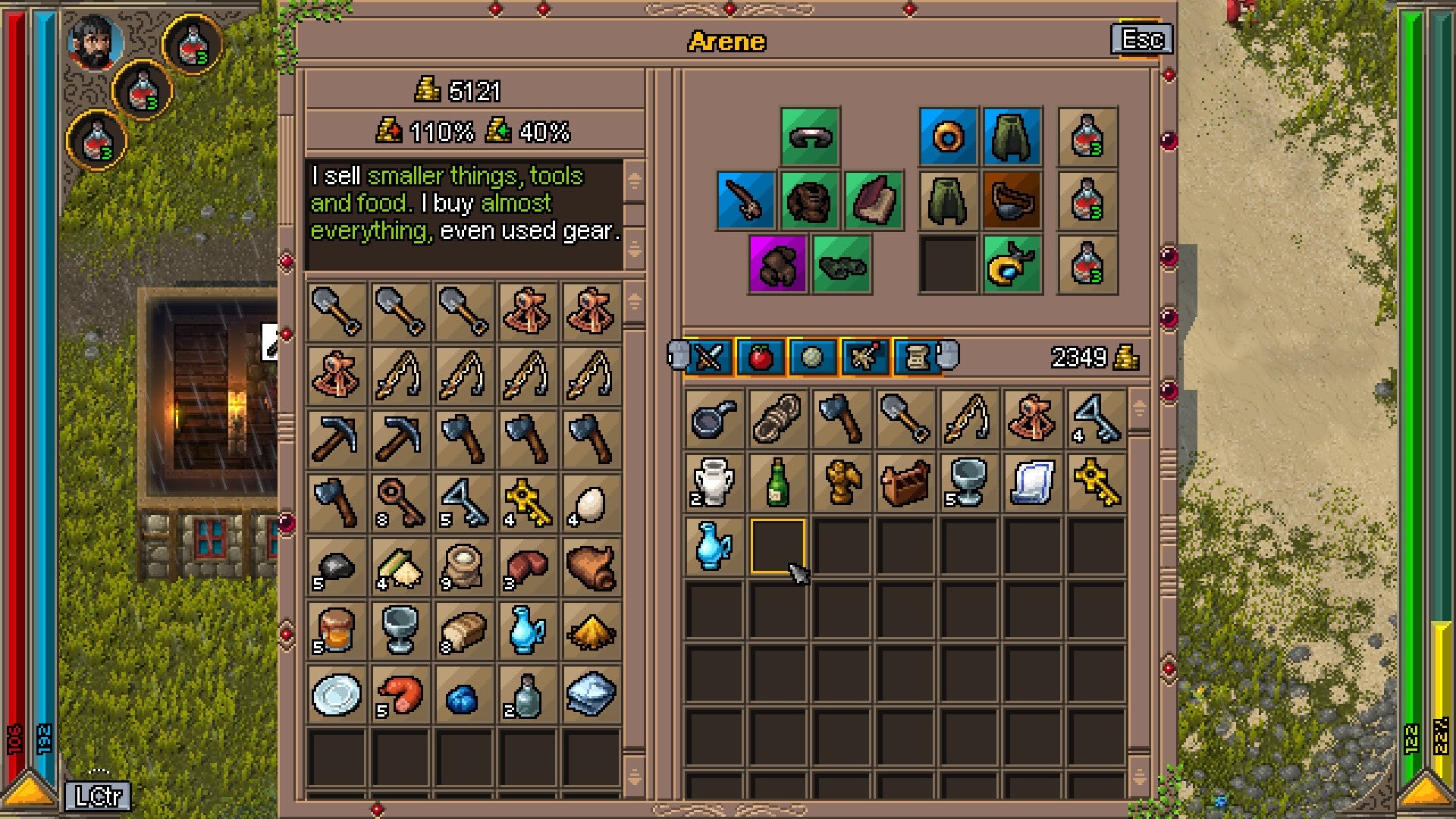
Task: Click the bread loaf in the merchant's stock
Action: coord(465,630)
